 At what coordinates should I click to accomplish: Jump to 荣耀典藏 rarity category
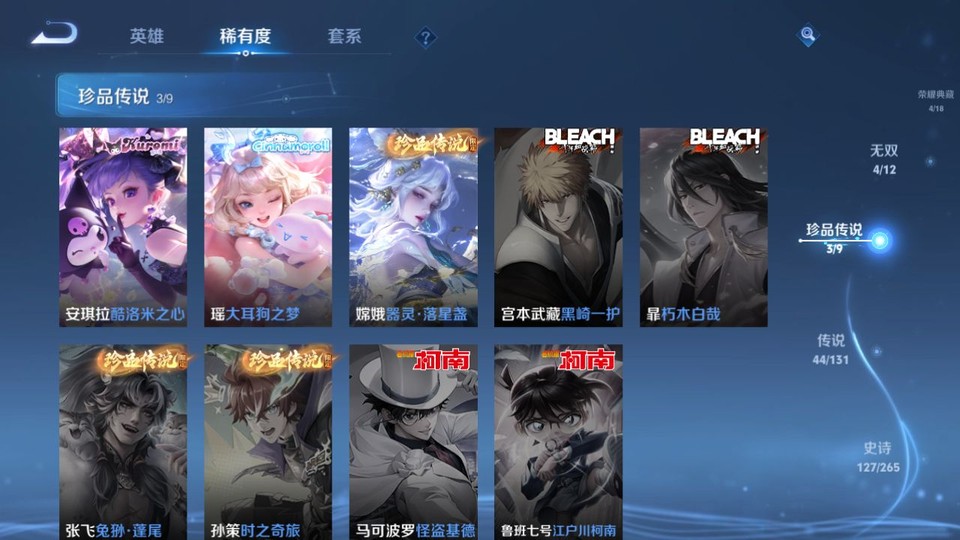936,100
